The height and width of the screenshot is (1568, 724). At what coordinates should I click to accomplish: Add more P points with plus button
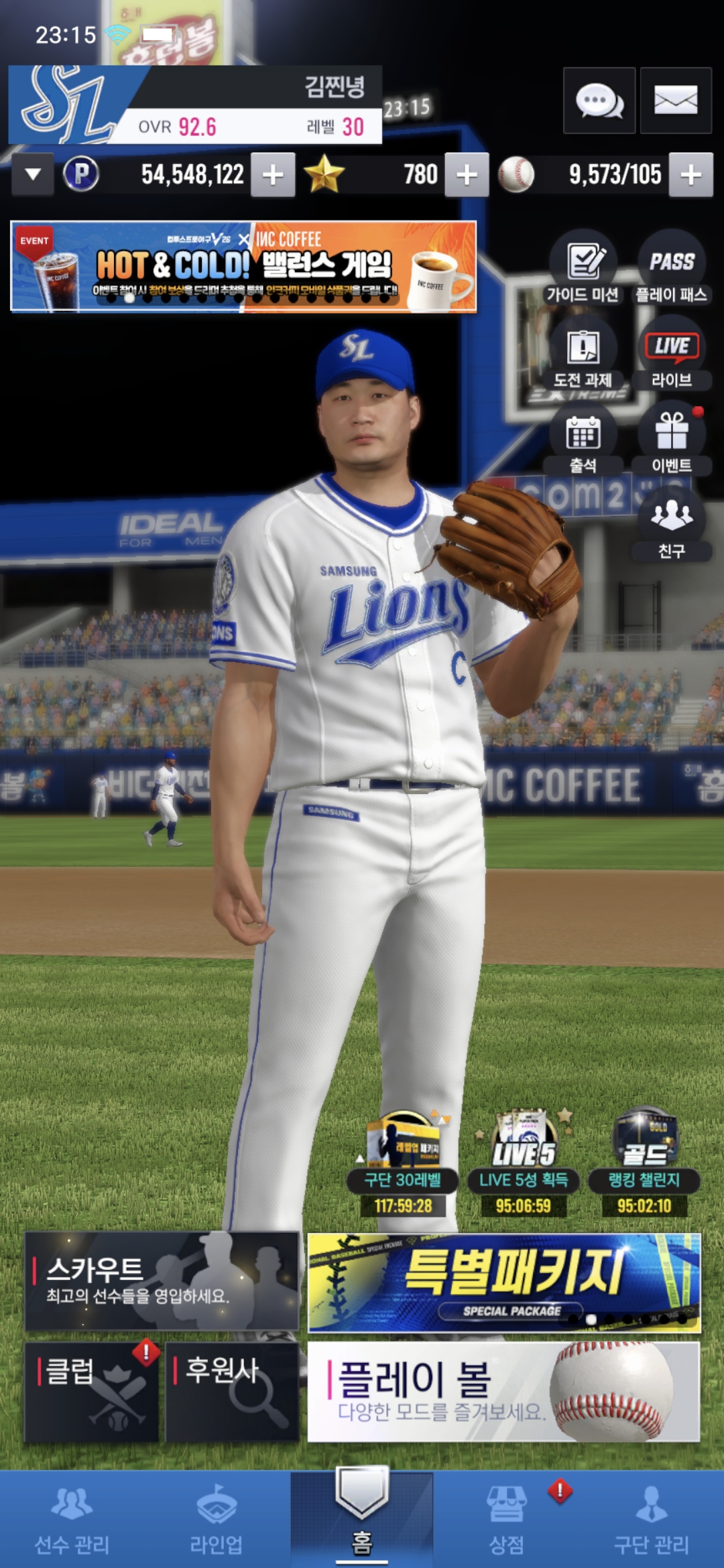[x=273, y=175]
